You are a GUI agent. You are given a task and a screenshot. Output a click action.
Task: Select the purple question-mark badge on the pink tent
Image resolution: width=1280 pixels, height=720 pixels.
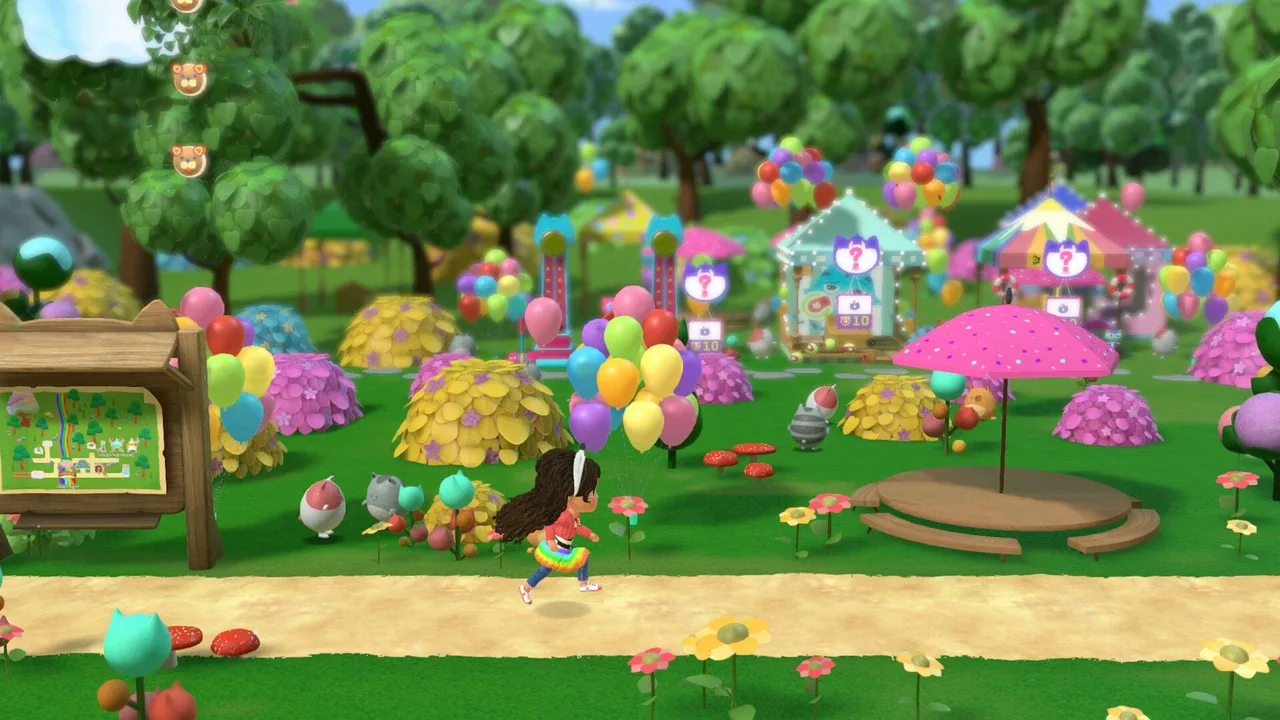[1066, 259]
